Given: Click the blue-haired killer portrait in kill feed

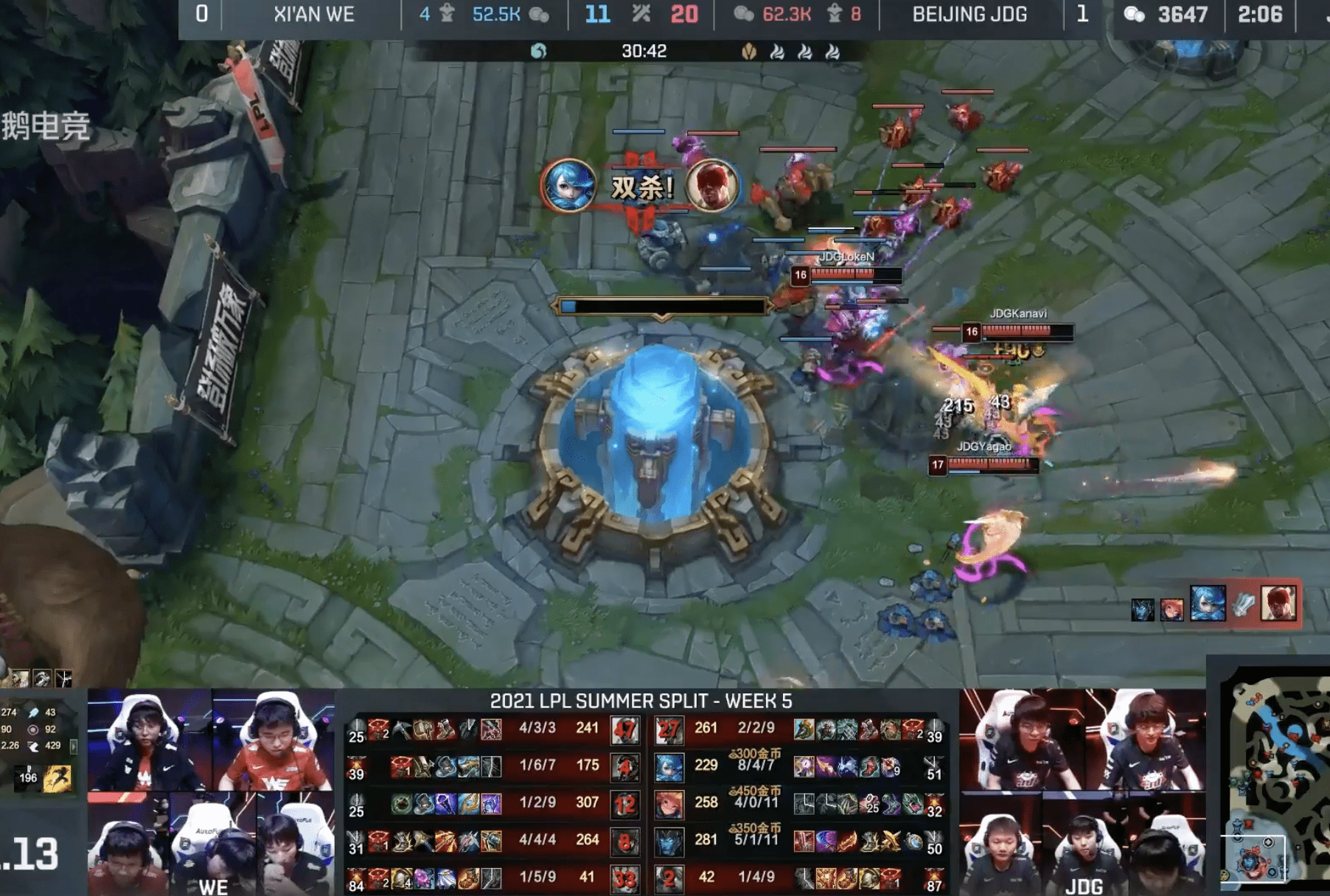Looking at the screenshot, I should coord(568,186).
